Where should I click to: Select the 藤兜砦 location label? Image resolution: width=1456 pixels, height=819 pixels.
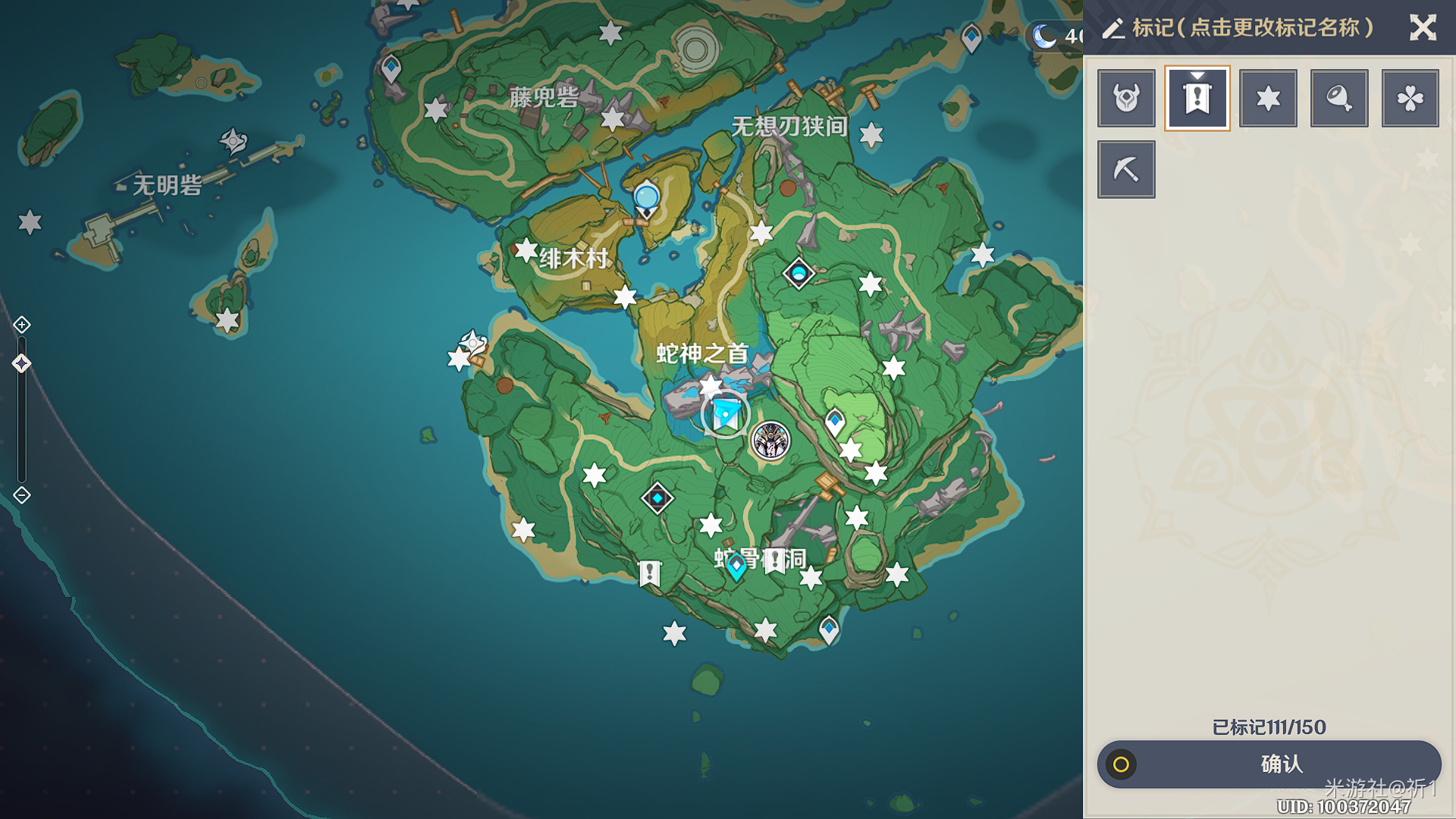[544, 97]
